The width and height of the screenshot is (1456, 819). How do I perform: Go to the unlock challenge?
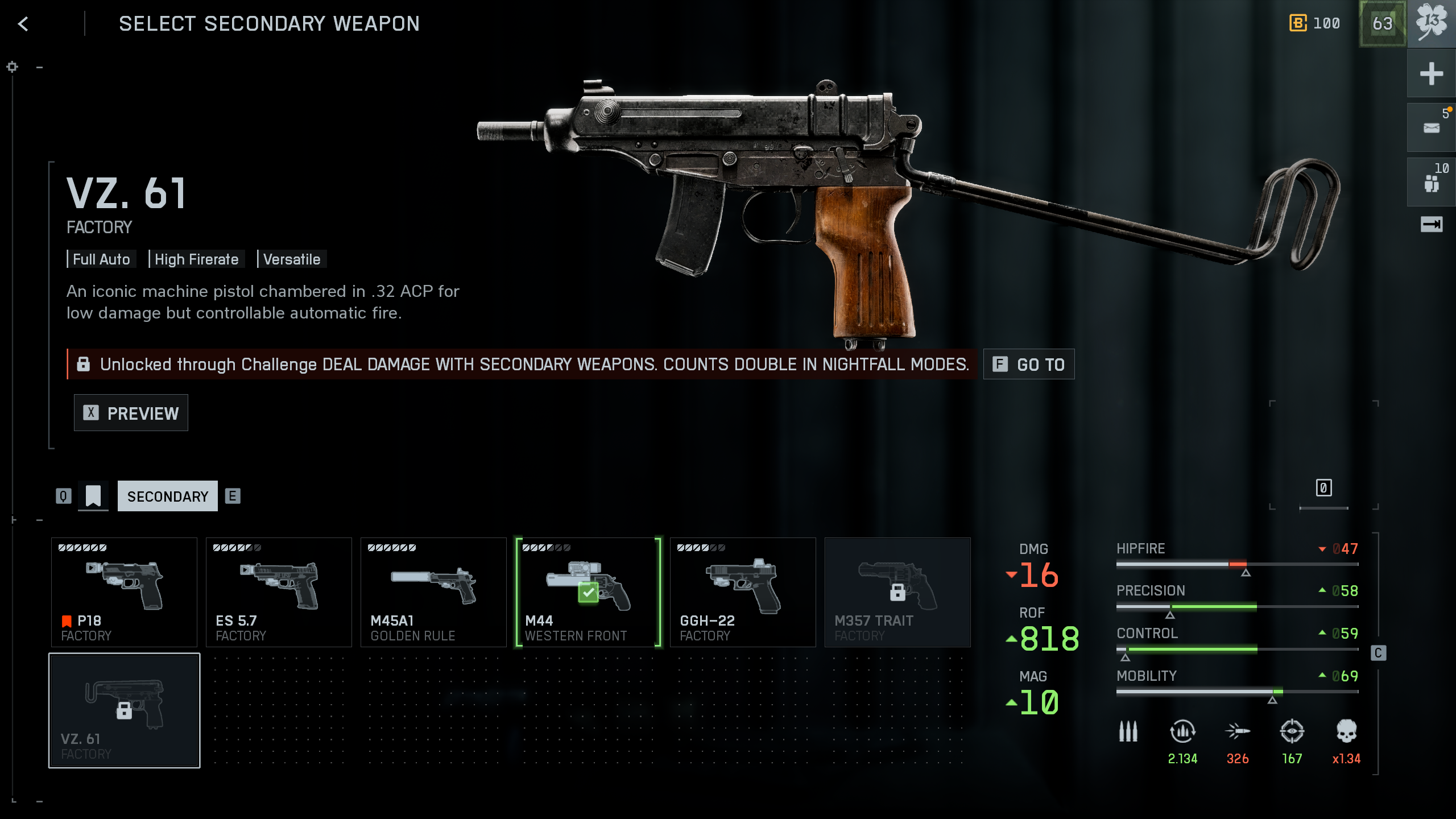pyautogui.click(x=1028, y=364)
